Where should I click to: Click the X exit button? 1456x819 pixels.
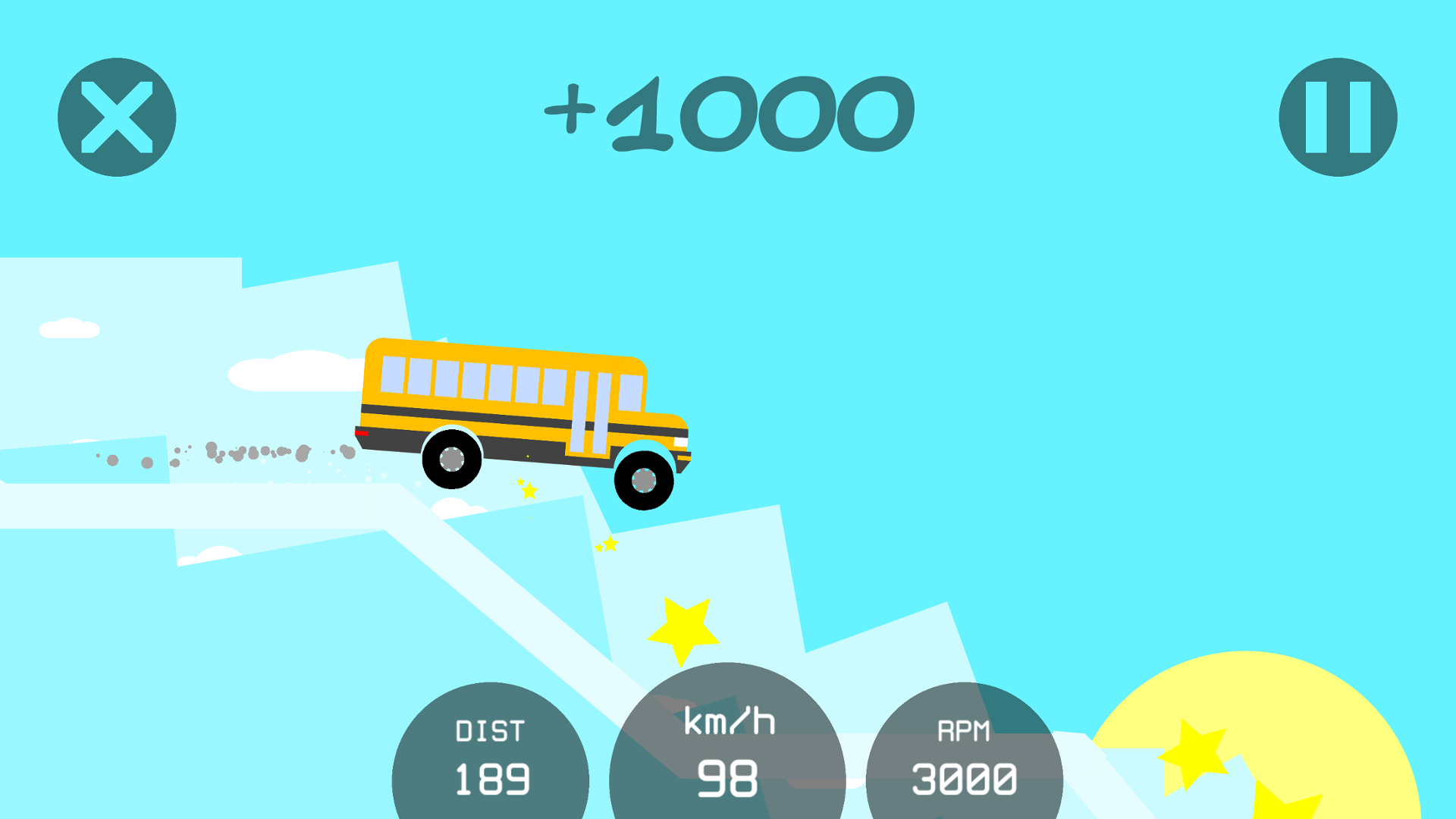pos(115,115)
